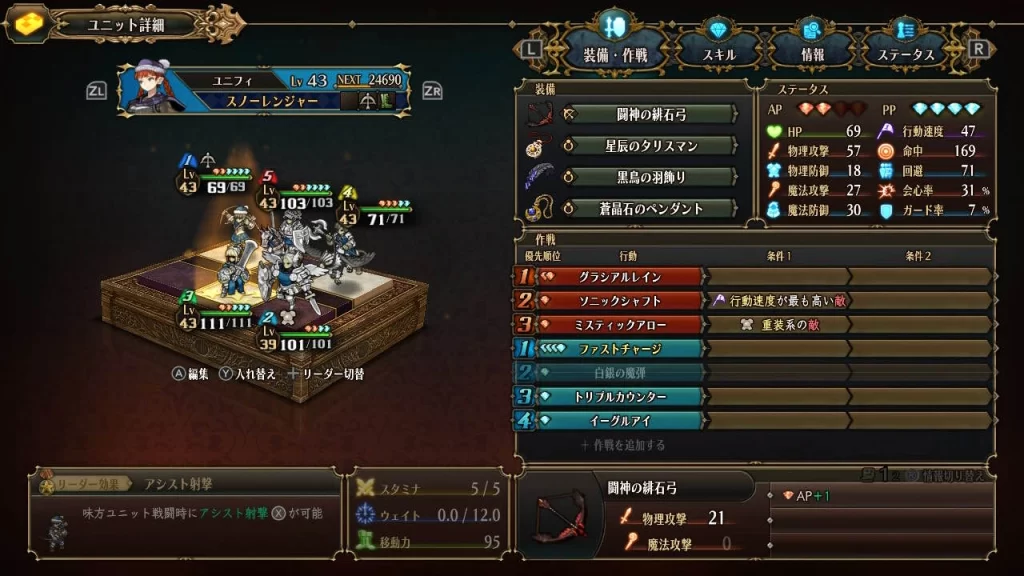This screenshot has width=1024, height=576.
Task: Choose the ソニックシャフト tactic
Action: pos(620,300)
